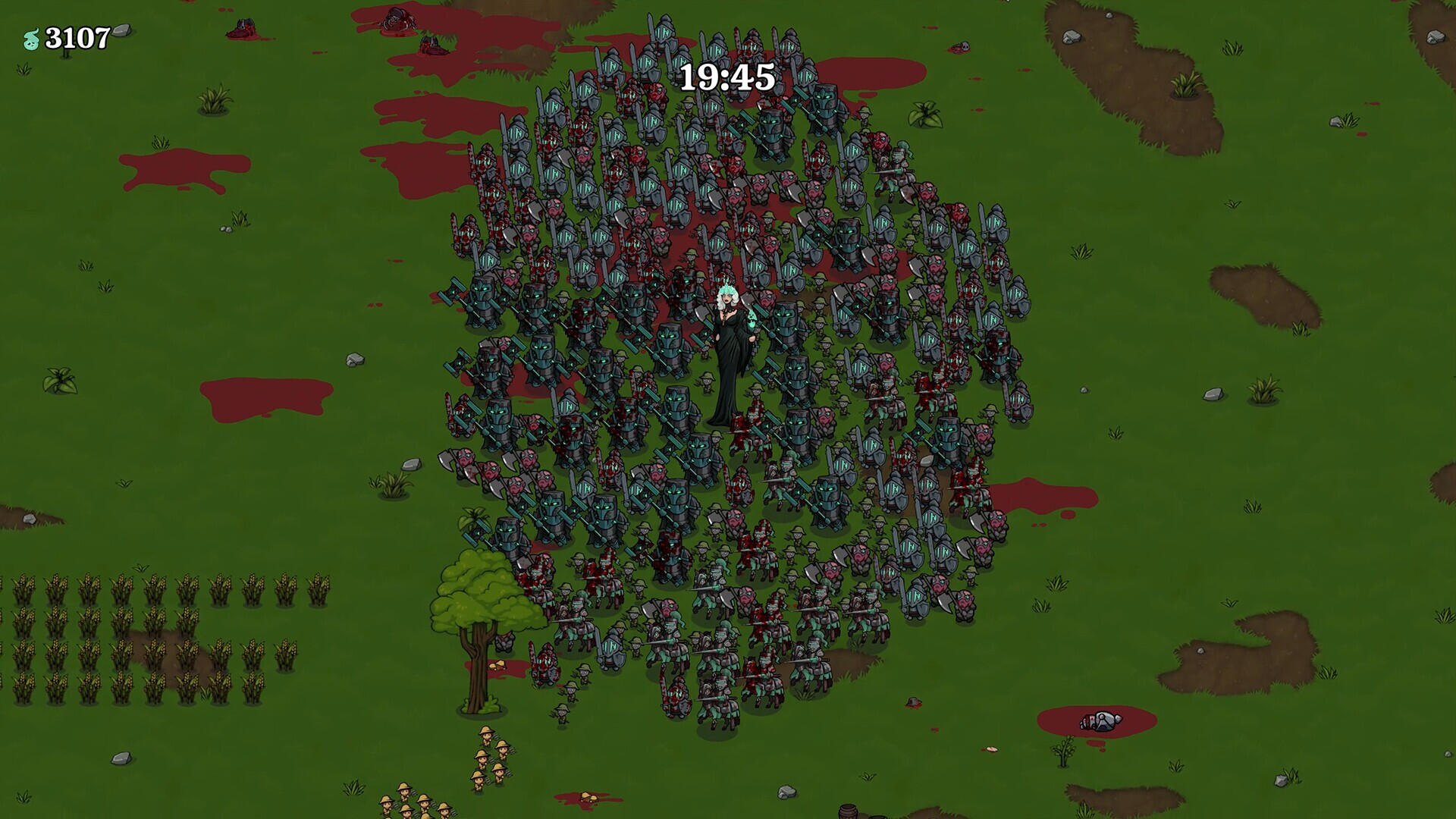1456x819 pixels.
Task: Select the barrel at the bottom edge
Action: [846, 813]
